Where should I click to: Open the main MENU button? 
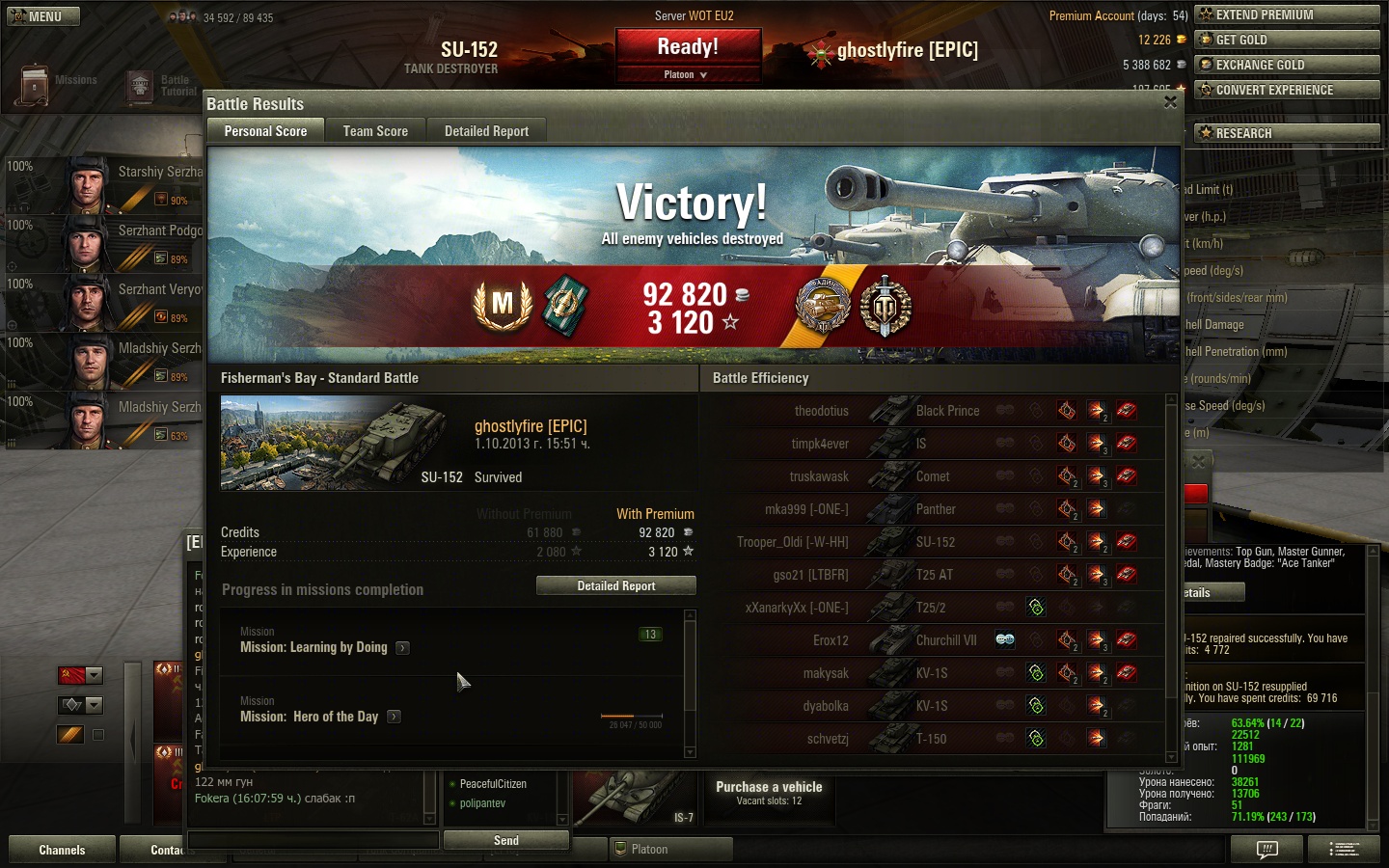[42, 16]
